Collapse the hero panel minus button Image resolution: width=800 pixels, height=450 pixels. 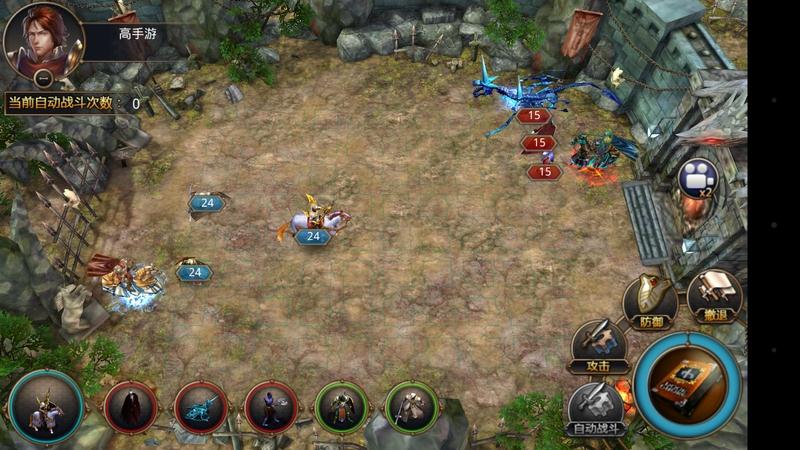pyautogui.click(x=43, y=77)
